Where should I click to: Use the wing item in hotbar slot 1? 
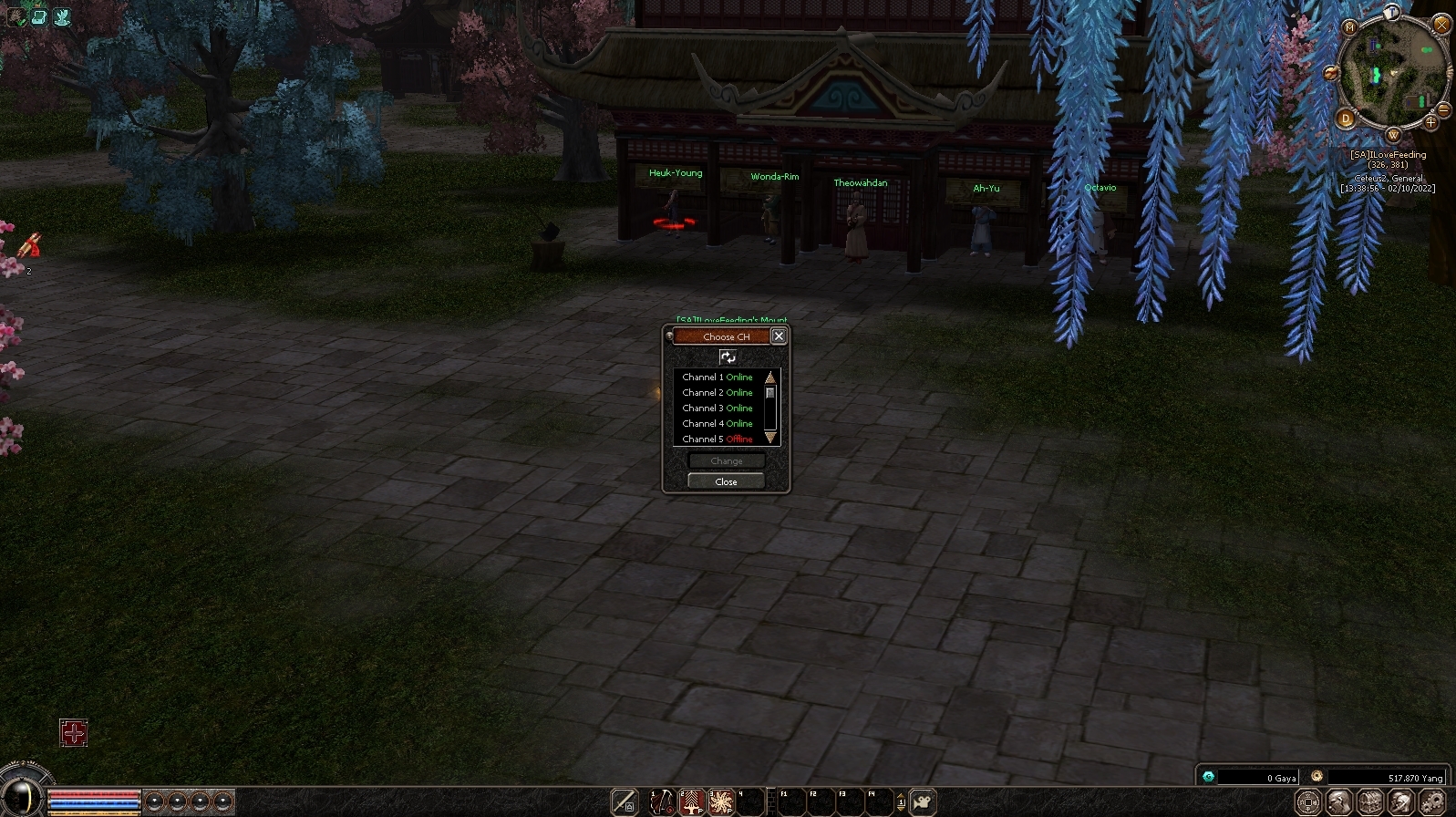[x=661, y=802]
